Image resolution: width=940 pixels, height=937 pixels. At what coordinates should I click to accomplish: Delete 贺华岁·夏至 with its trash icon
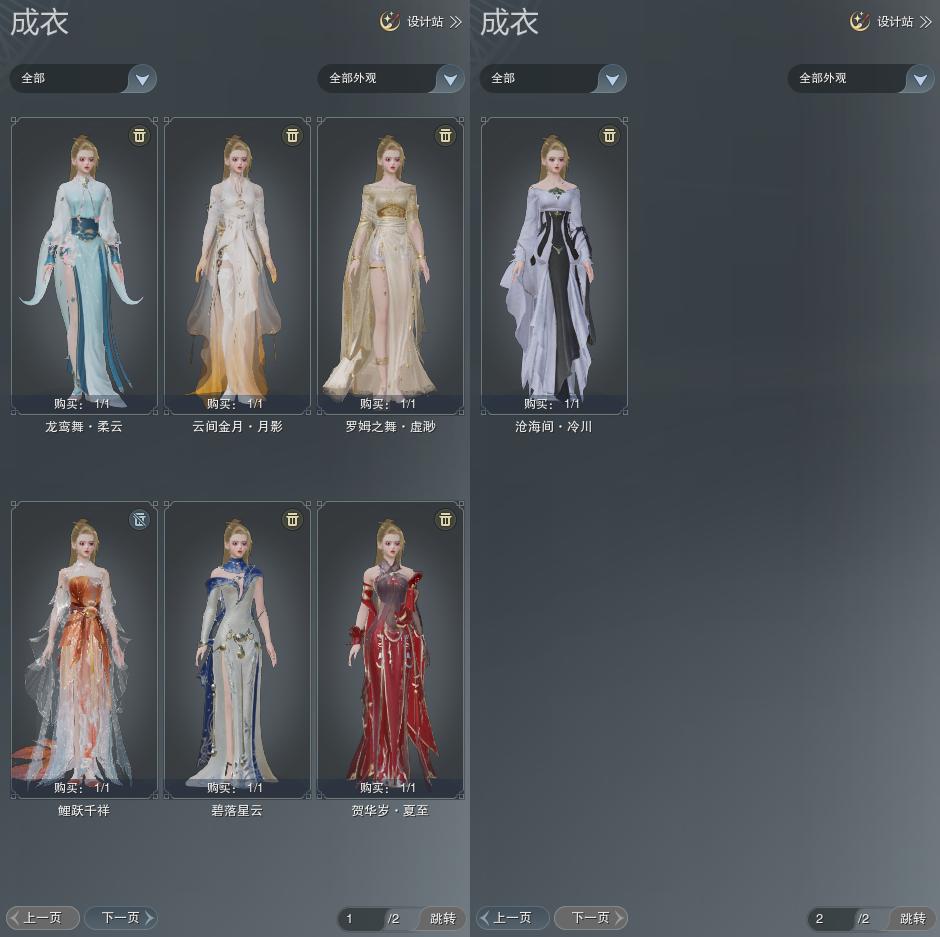click(x=445, y=519)
